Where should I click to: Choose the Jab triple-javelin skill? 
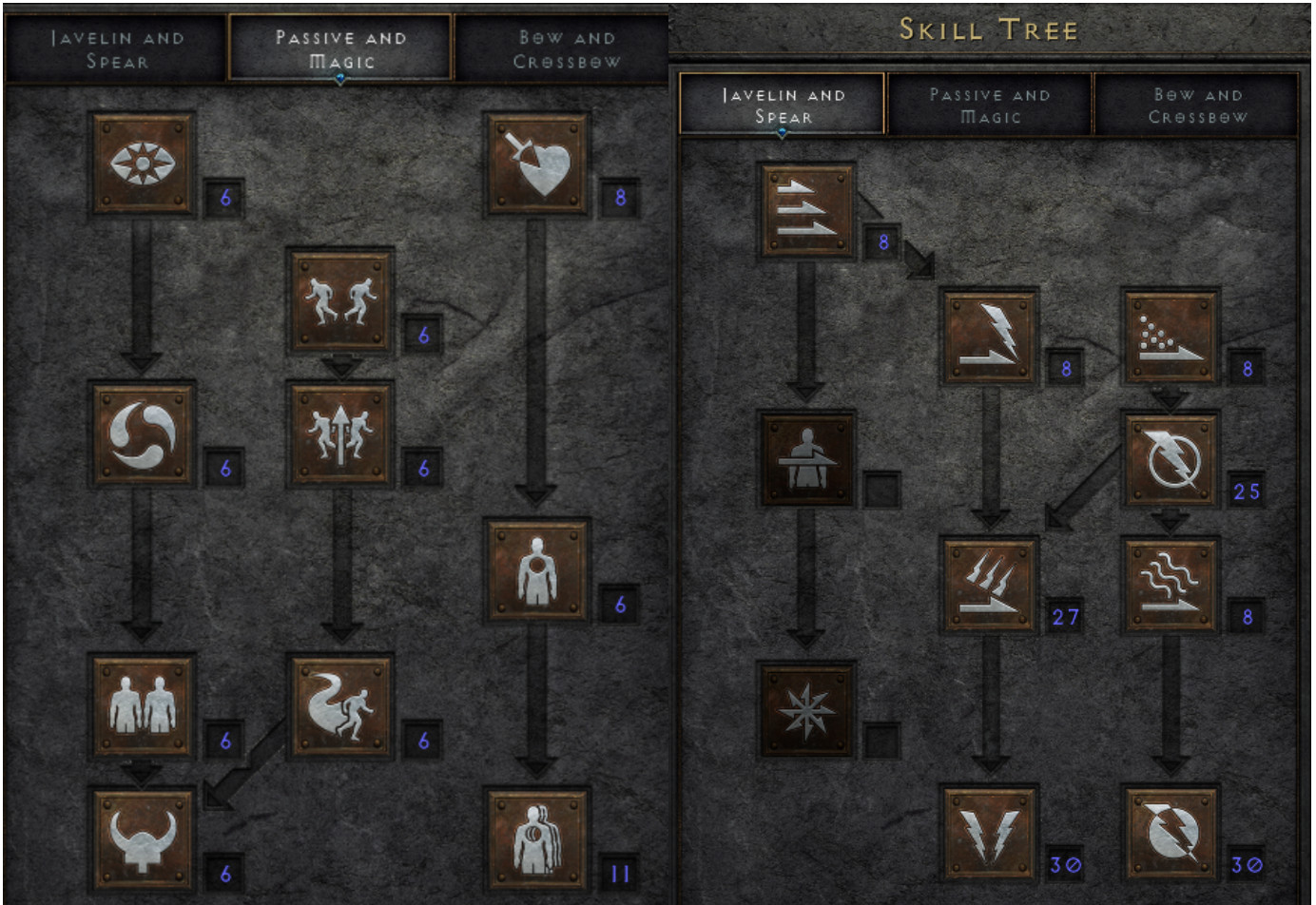coord(807,211)
